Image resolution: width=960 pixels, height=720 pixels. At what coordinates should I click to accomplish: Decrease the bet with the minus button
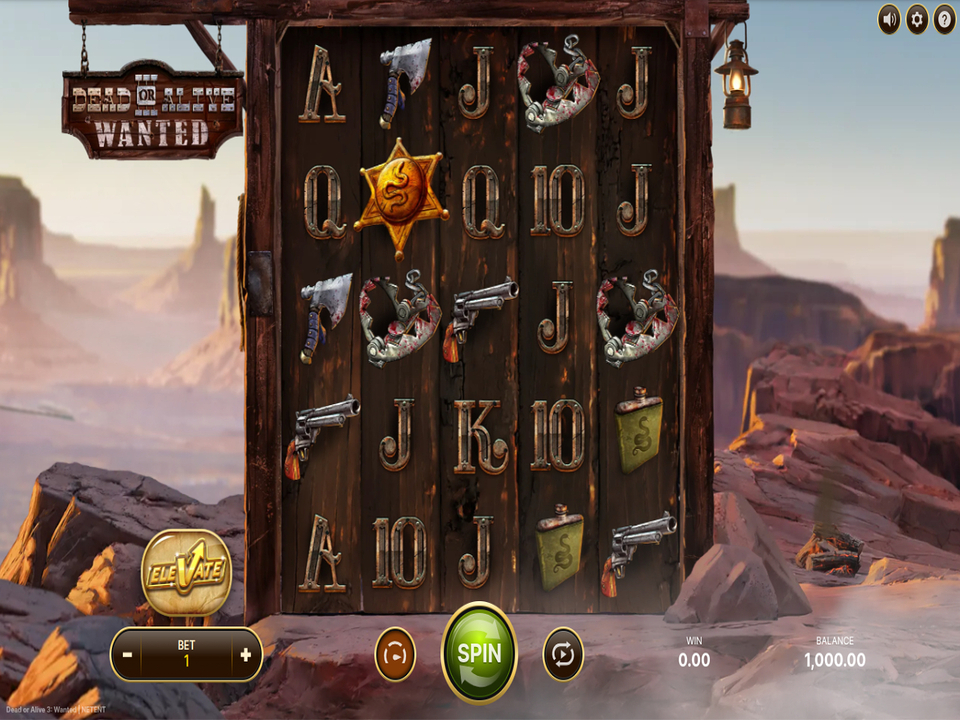pos(128,655)
